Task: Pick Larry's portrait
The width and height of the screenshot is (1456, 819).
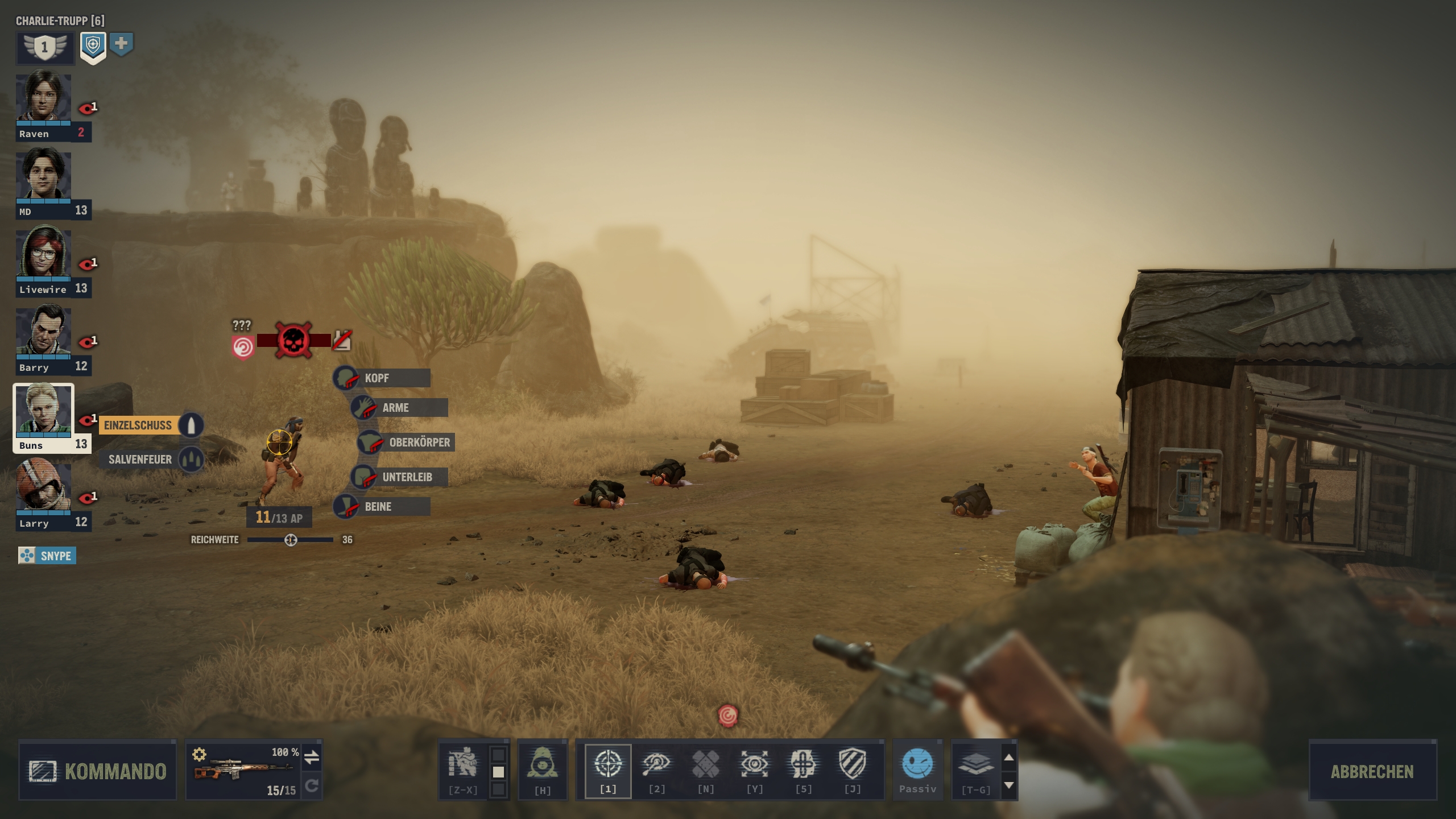Action: (x=44, y=489)
